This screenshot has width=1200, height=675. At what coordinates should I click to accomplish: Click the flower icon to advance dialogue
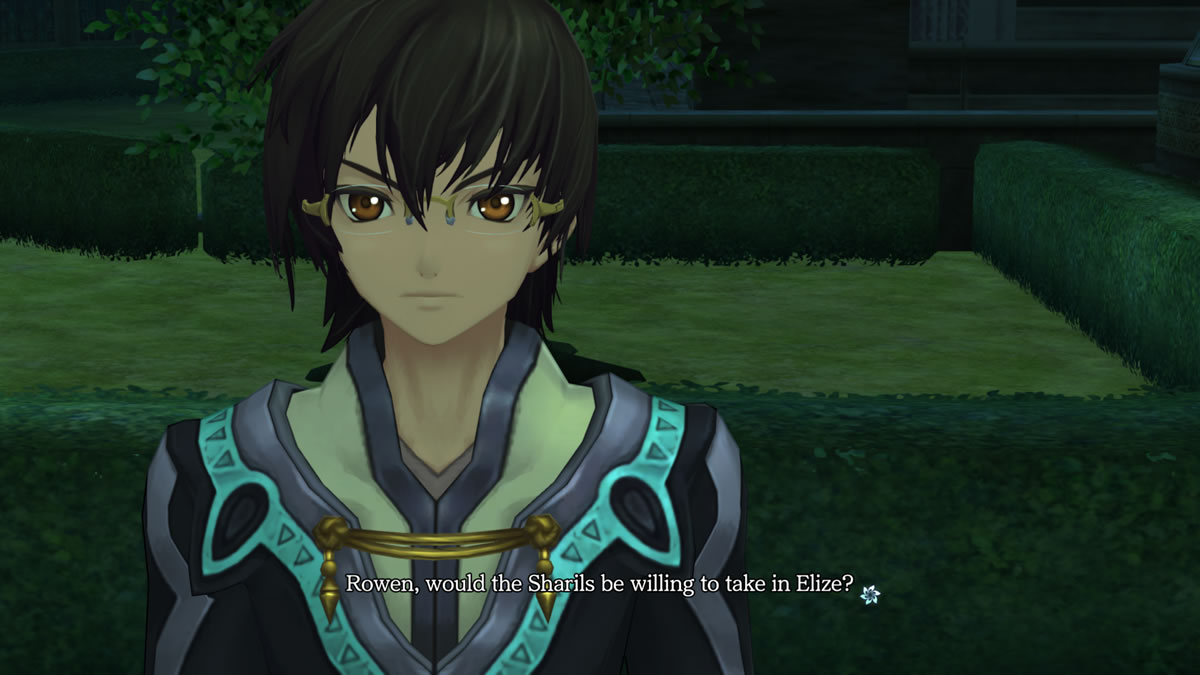point(870,594)
